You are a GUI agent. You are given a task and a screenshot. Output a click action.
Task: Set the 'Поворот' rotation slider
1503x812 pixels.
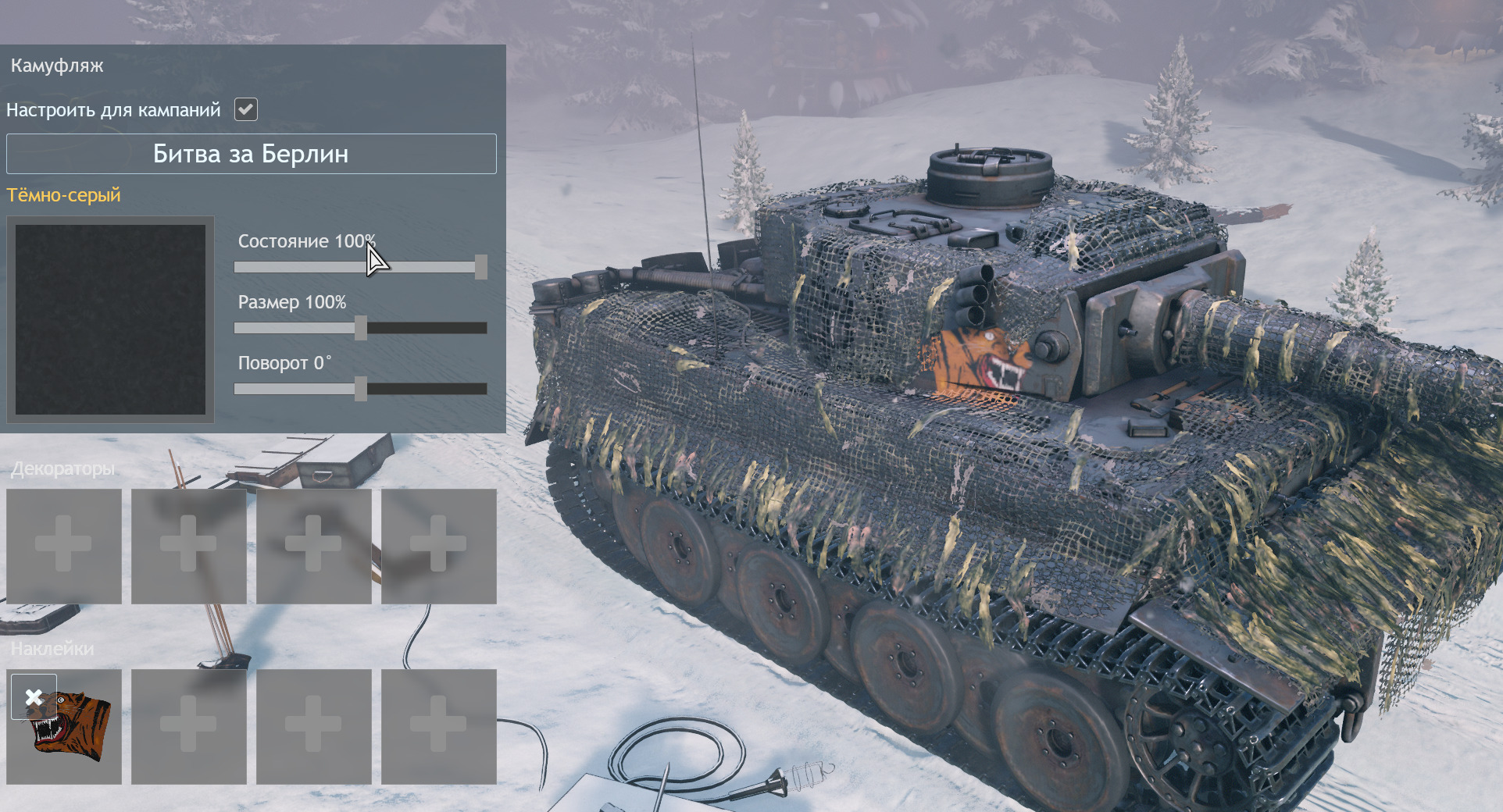(360, 389)
